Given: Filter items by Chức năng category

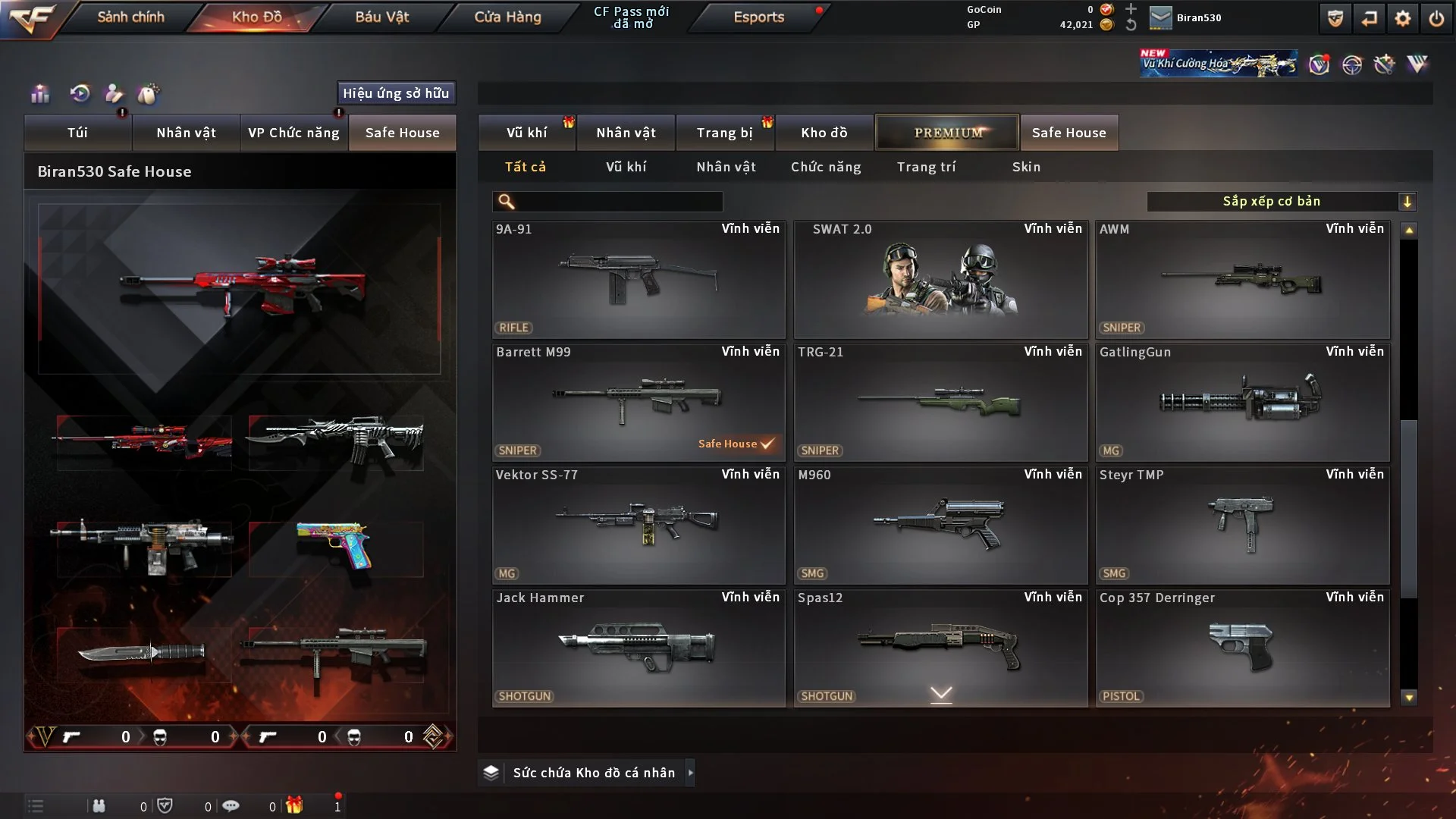Looking at the screenshot, I should click(x=826, y=167).
